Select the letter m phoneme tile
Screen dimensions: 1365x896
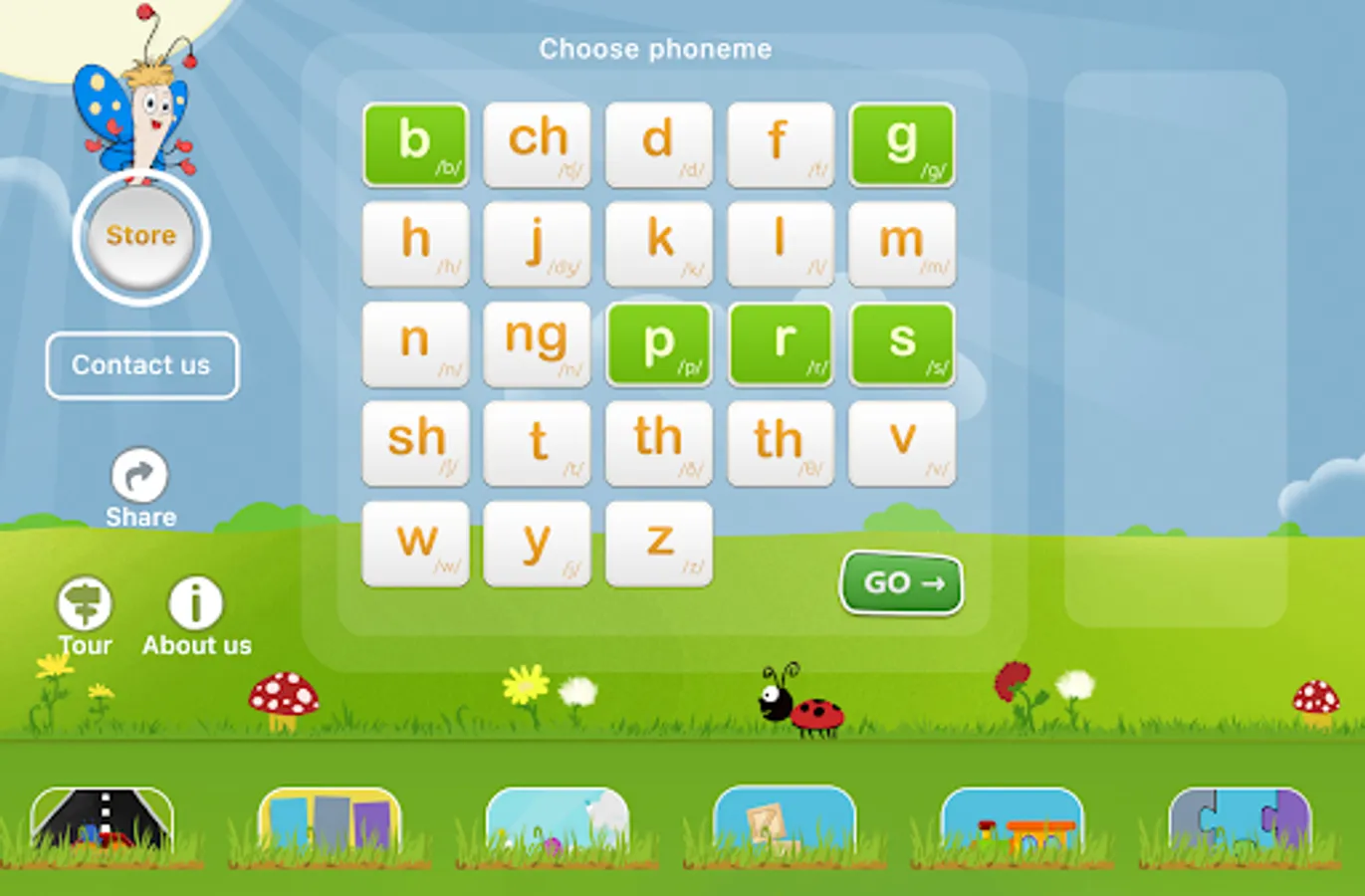click(901, 245)
